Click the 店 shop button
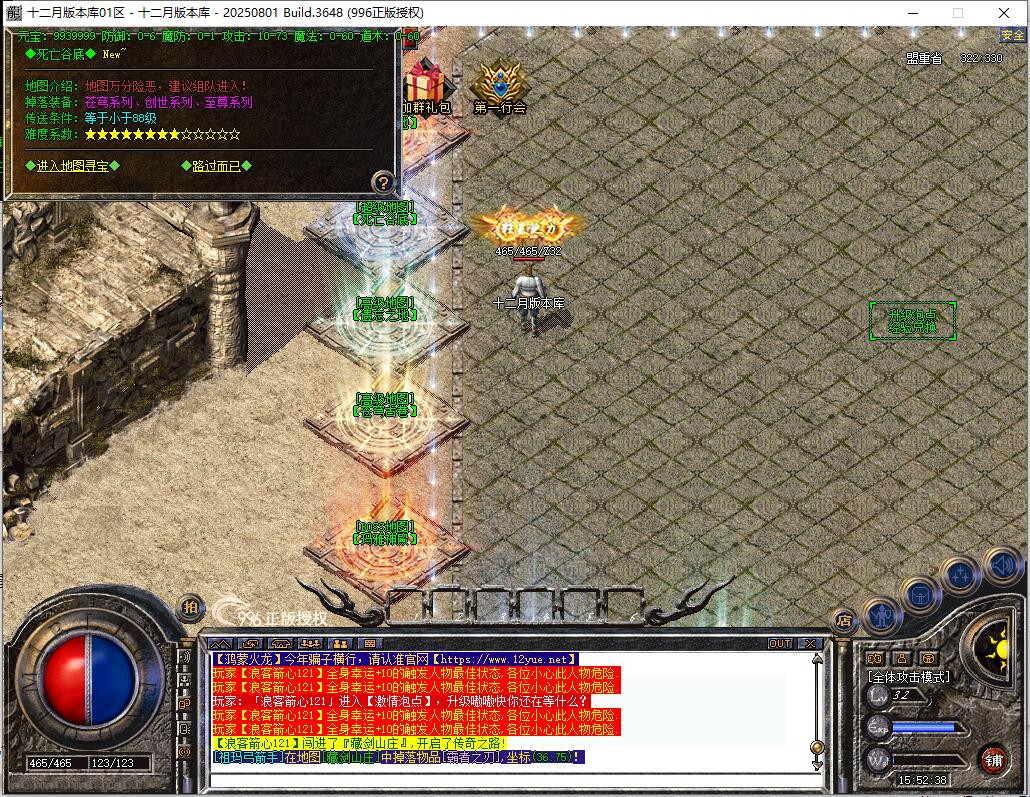The image size is (1030, 797). pos(843,620)
